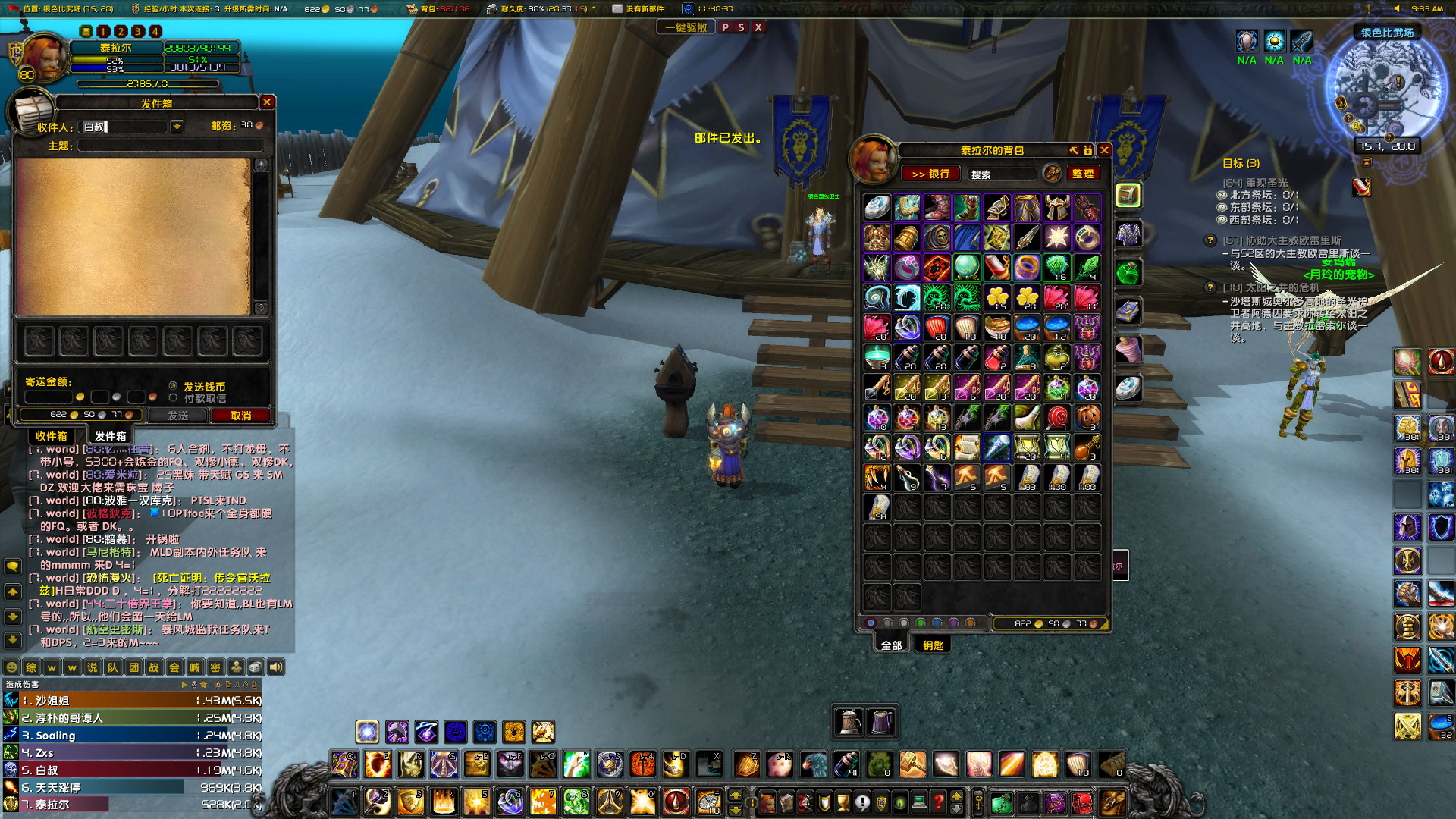Image resolution: width=1456 pixels, height=819 pixels.
Task: Select the 付款取信 radio option
Action: (x=173, y=396)
